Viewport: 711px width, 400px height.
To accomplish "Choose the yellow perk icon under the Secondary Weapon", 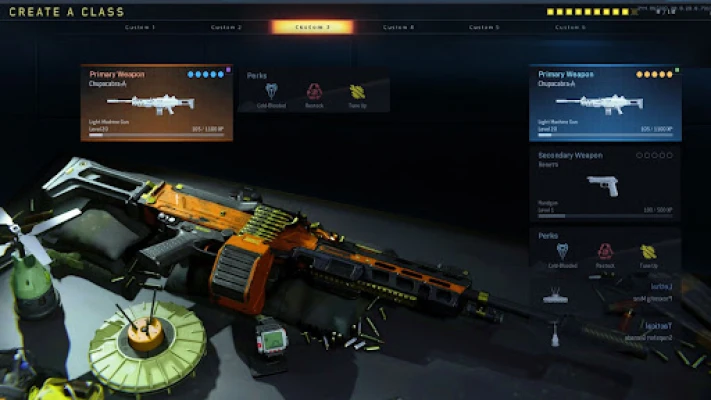I will point(648,256).
